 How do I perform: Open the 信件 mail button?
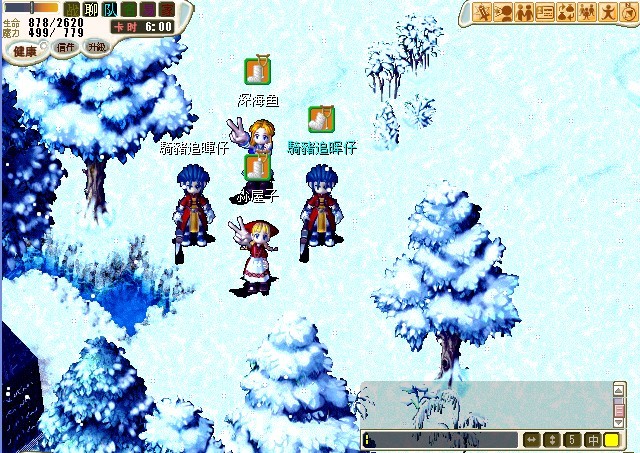(66, 47)
